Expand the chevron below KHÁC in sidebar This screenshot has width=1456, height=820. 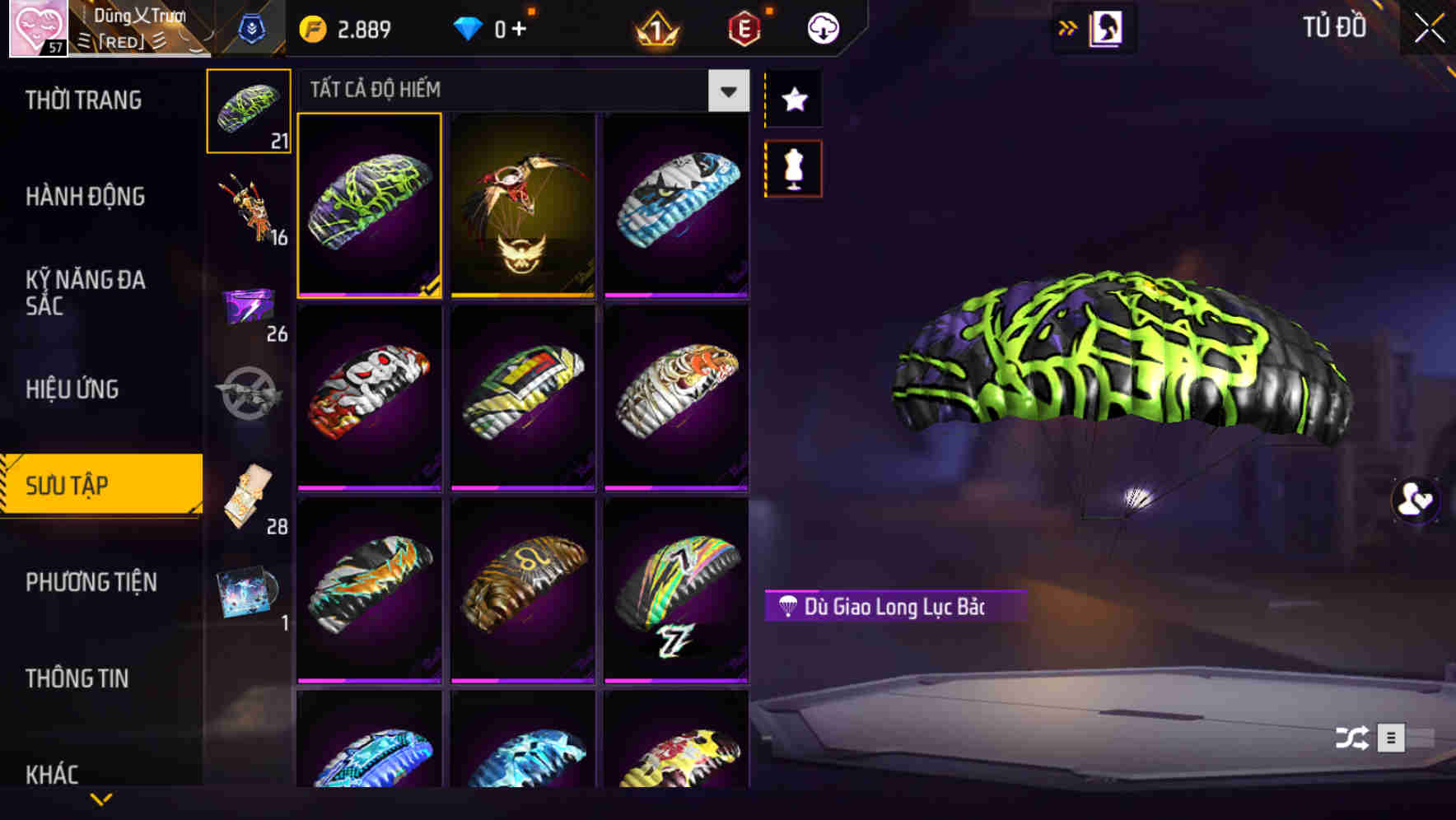(101, 799)
